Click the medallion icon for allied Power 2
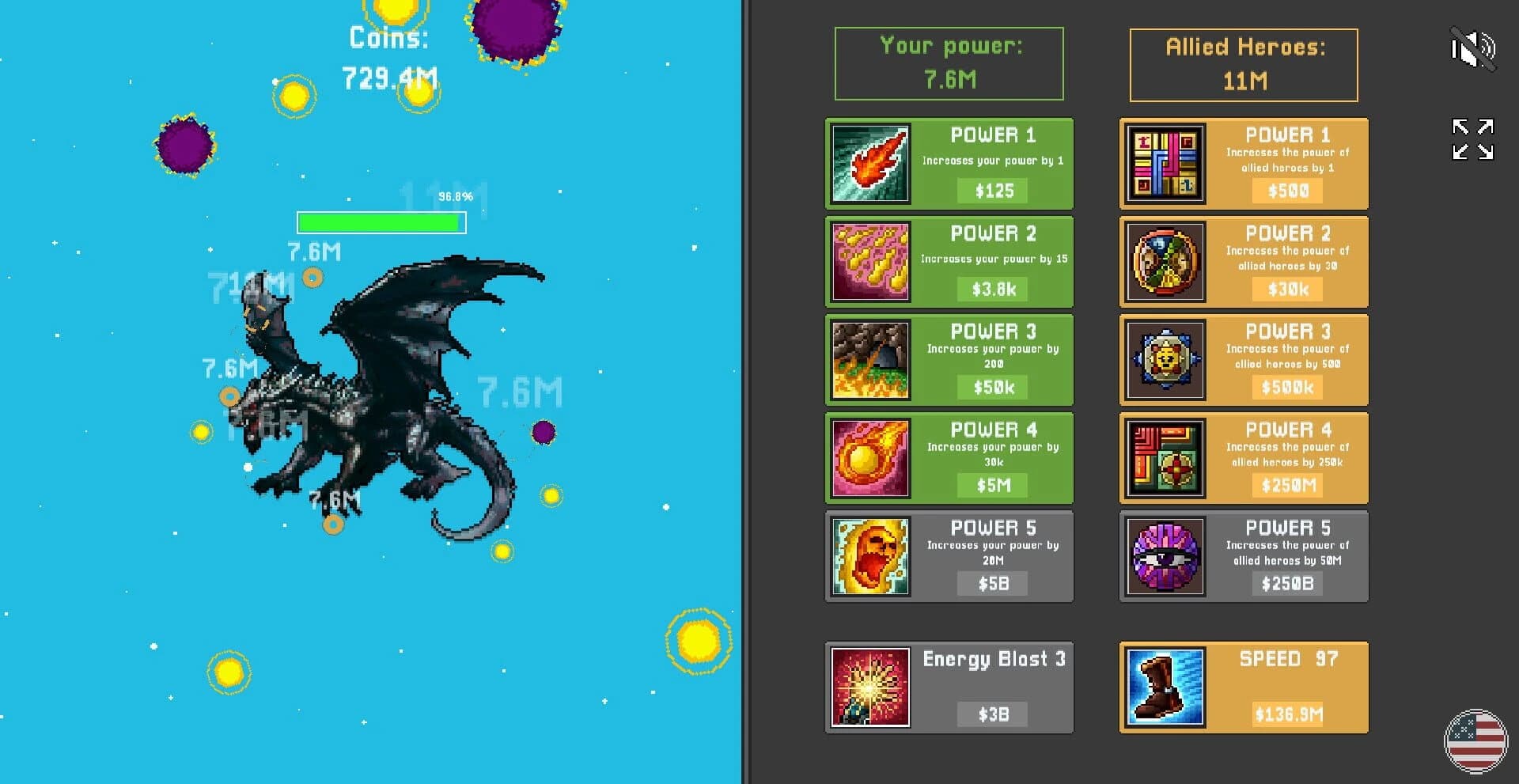The width and height of the screenshot is (1519, 784). click(1163, 262)
